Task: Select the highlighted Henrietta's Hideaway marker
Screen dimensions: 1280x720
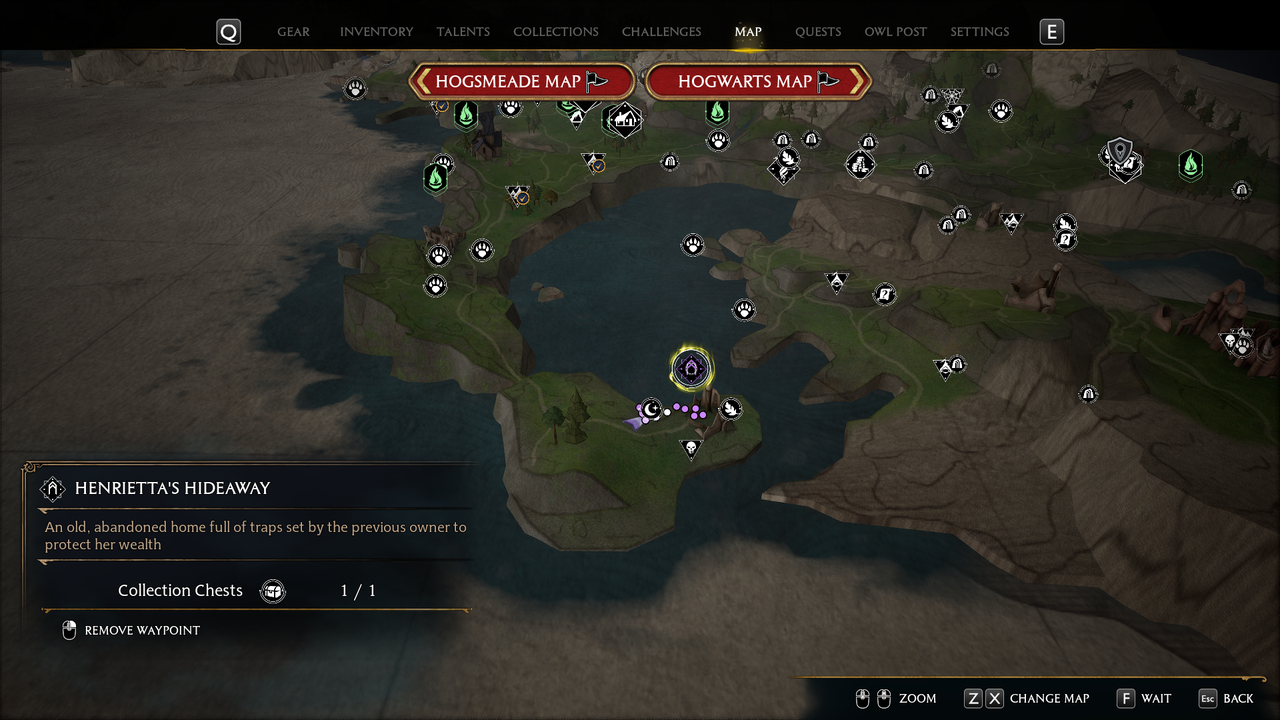Action: click(691, 369)
